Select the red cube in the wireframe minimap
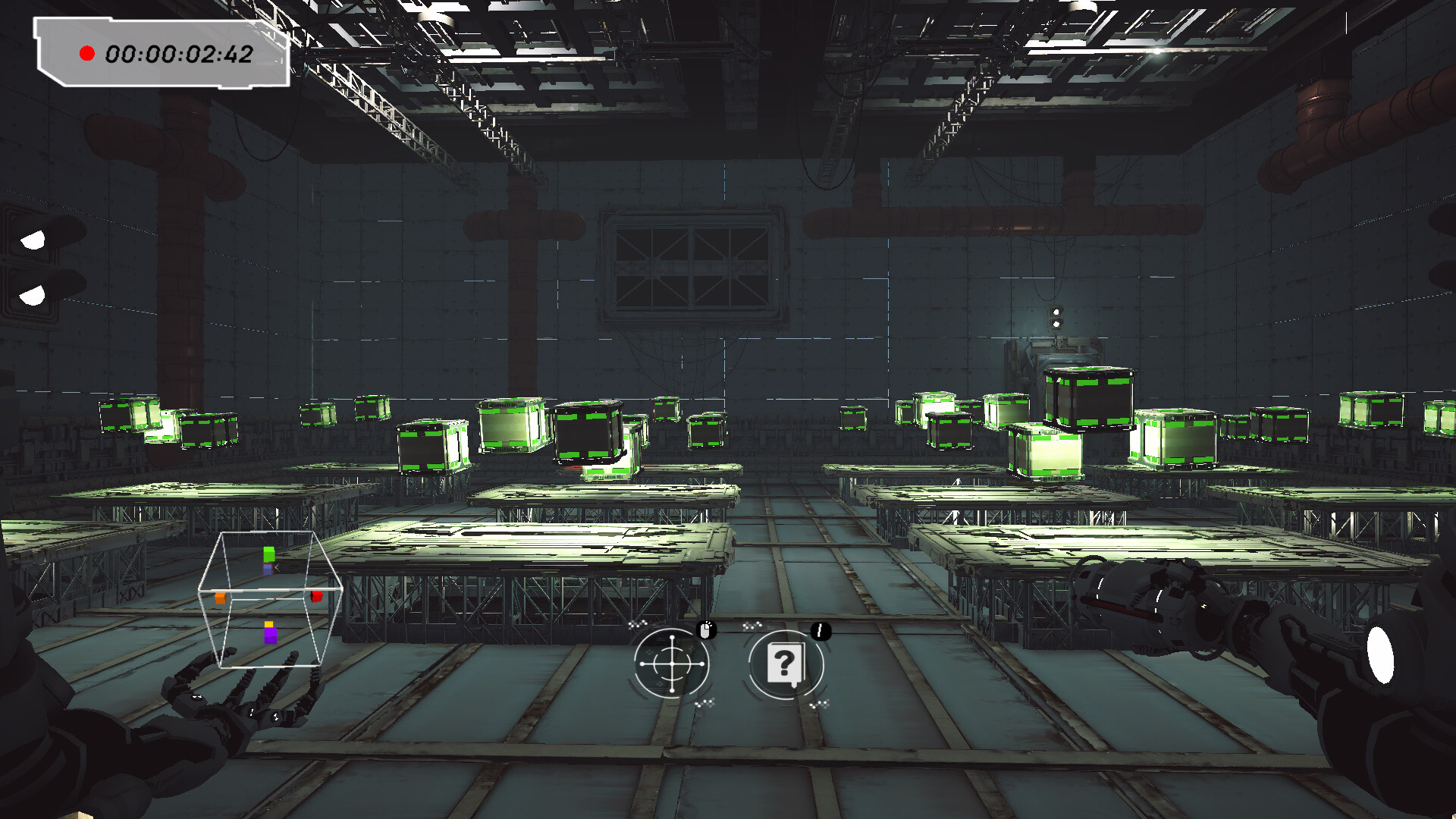 pyautogui.click(x=316, y=596)
